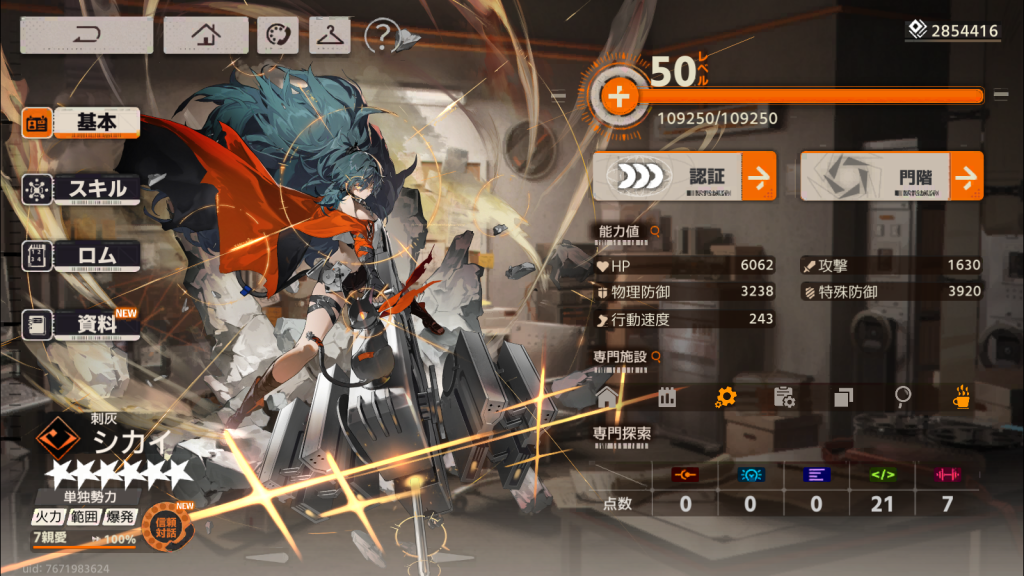1024x576 pixels.
Task: Select the magnifying glass facility icon
Action: click(x=902, y=397)
